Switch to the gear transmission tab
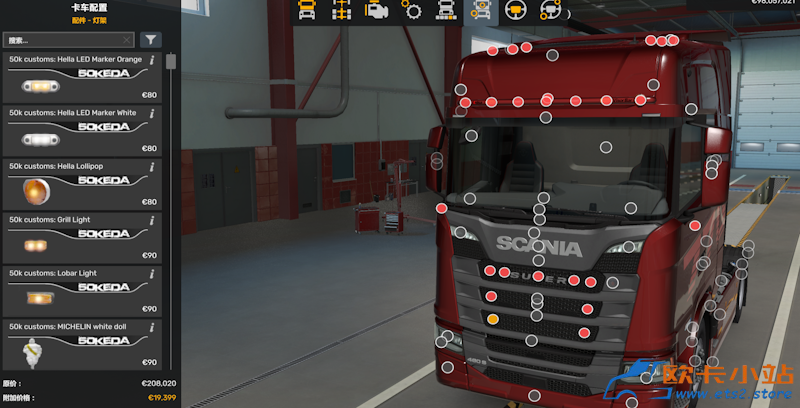The height and width of the screenshot is (408, 800). coord(411,11)
